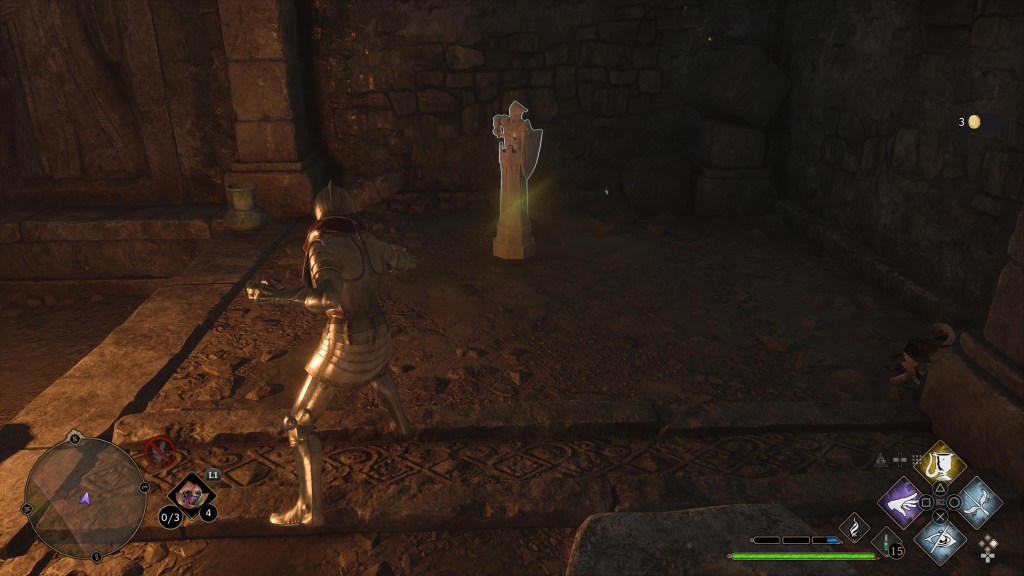Click the red no-flying prohibition icon
1024x576 pixels.
pyautogui.click(x=159, y=452)
